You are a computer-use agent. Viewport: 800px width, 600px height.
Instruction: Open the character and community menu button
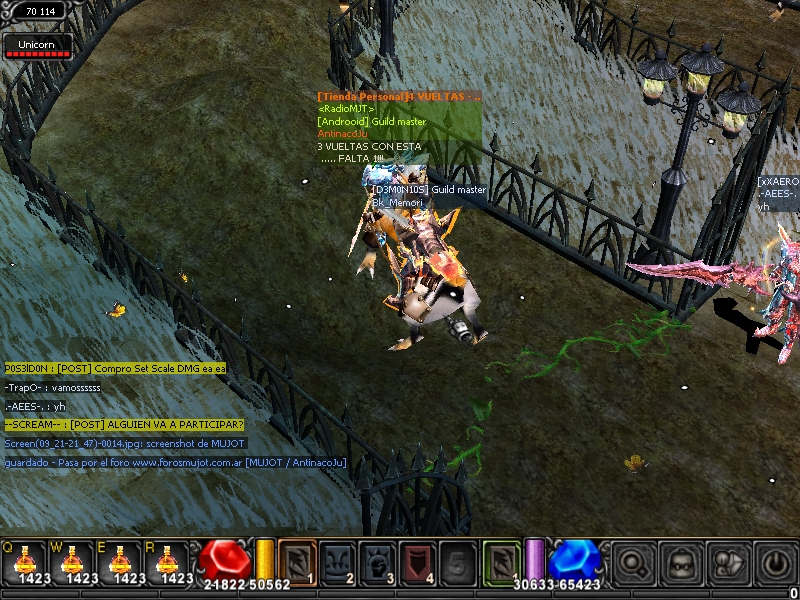[x=727, y=563]
